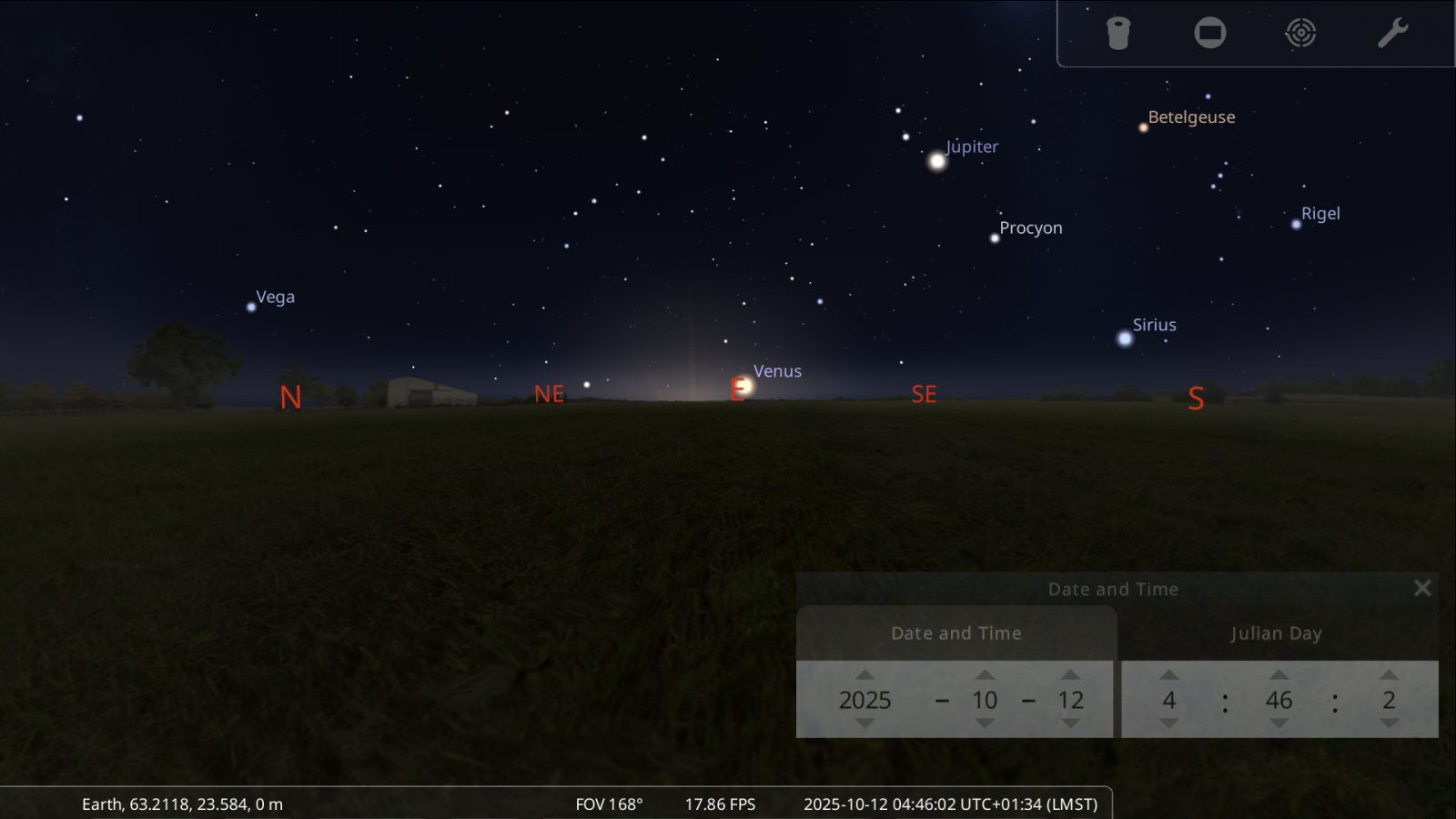Select Jupiter in the sky
This screenshot has height=819, width=1456.
tap(936, 161)
